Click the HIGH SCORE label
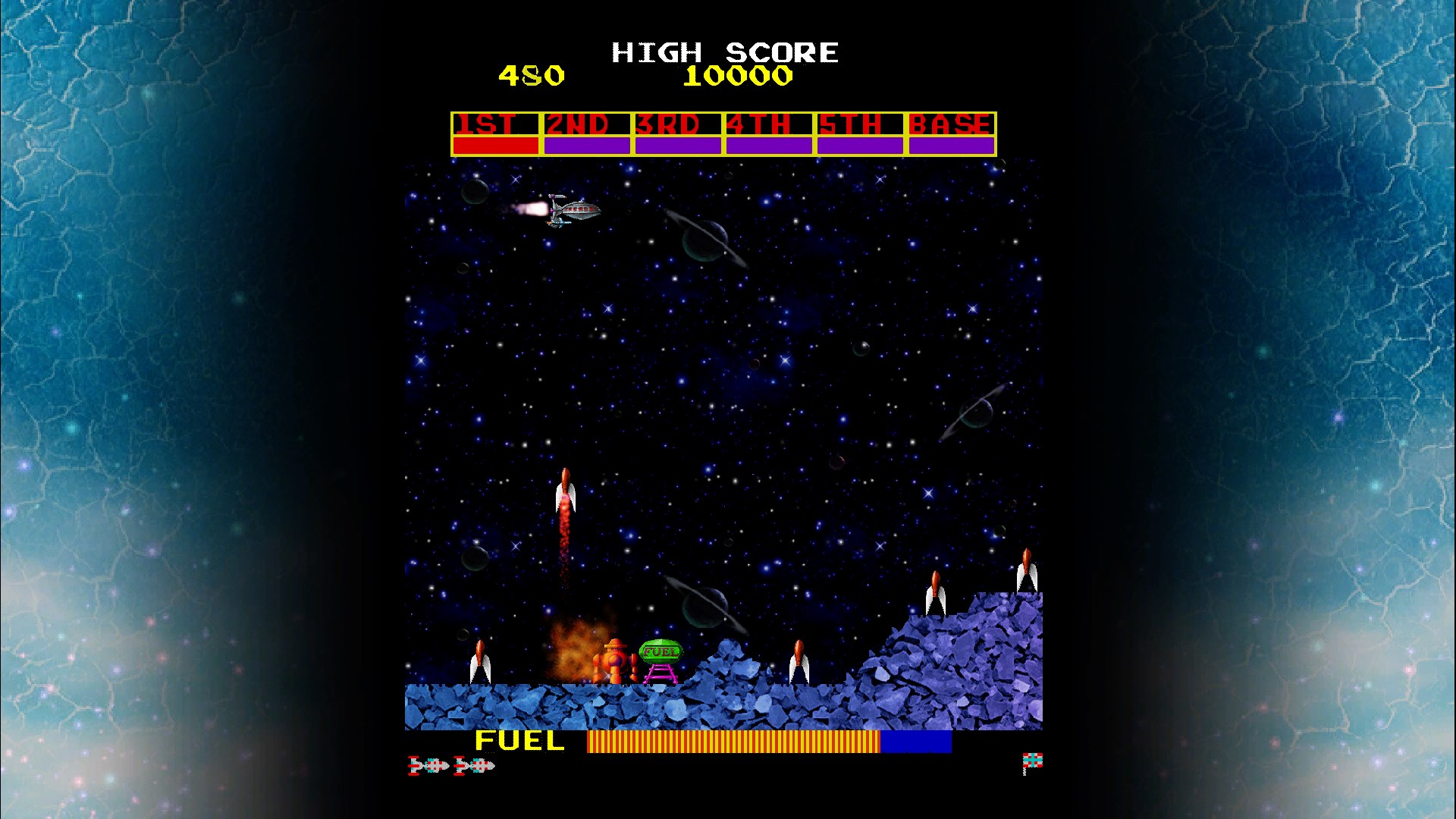The width and height of the screenshot is (1456, 819). [x=724, y=52]
